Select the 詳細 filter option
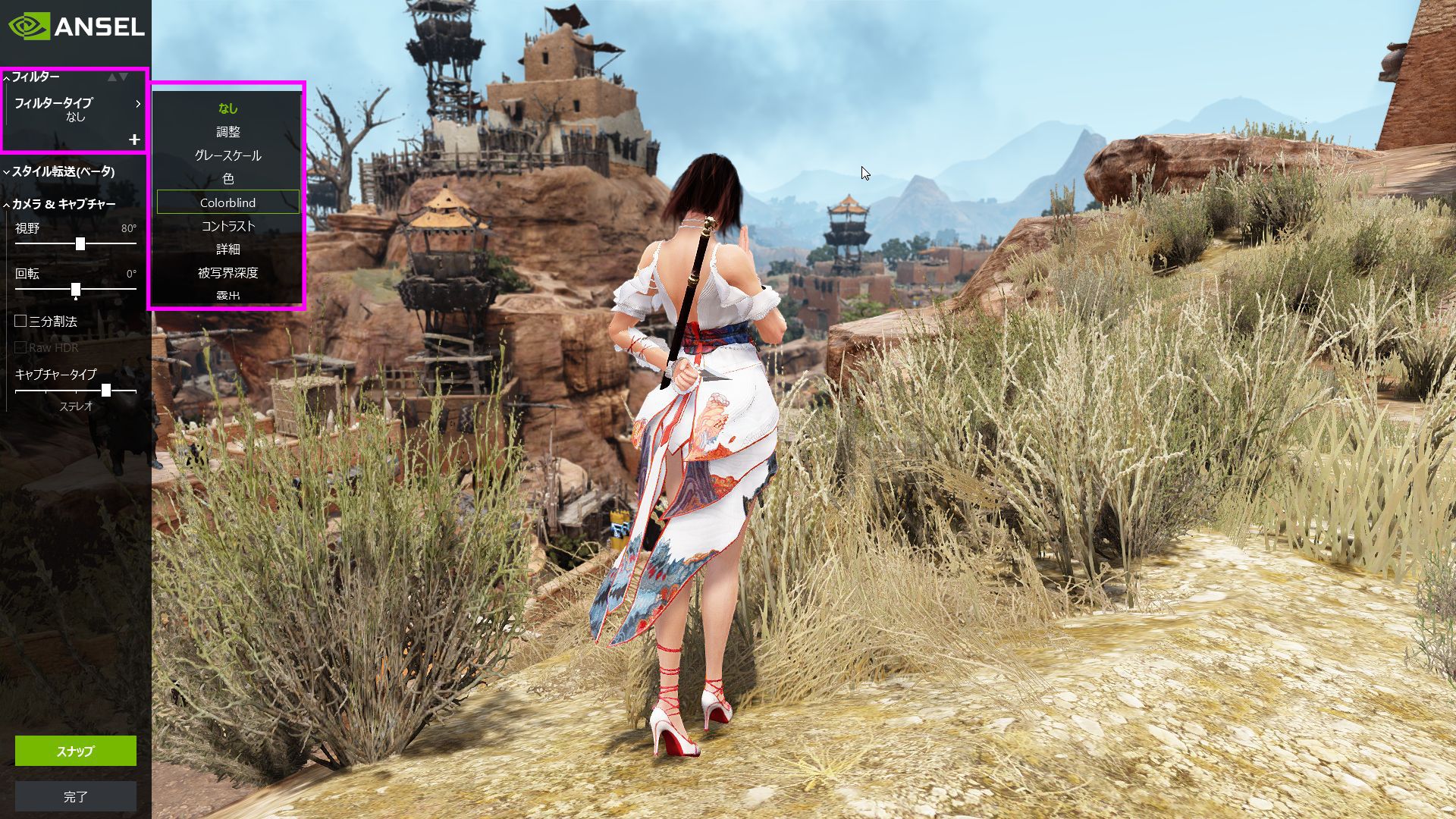Screen dimensions: 1456x819 (x=227, y=249)
